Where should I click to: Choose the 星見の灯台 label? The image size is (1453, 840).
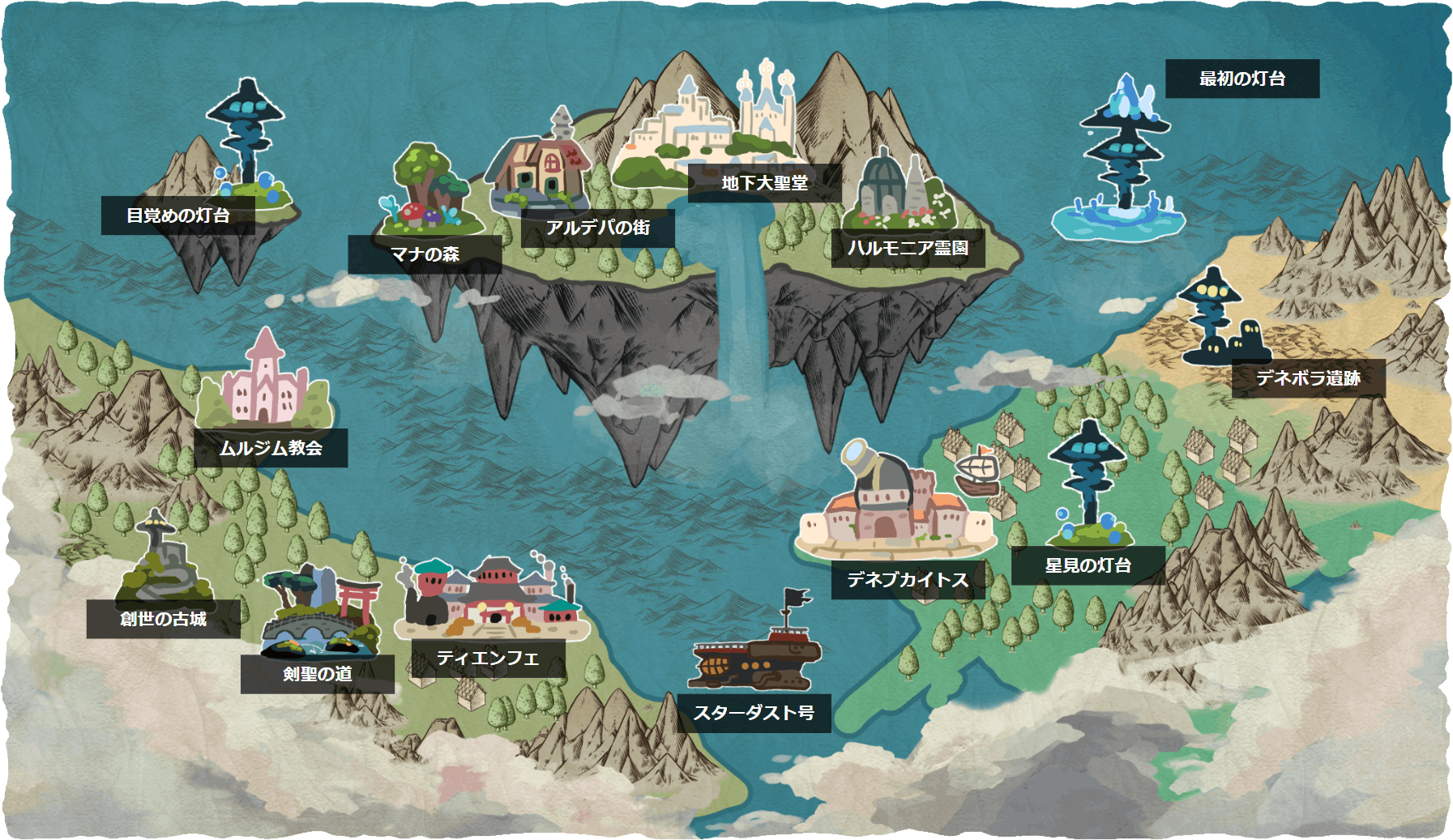tap(1088, 565)
